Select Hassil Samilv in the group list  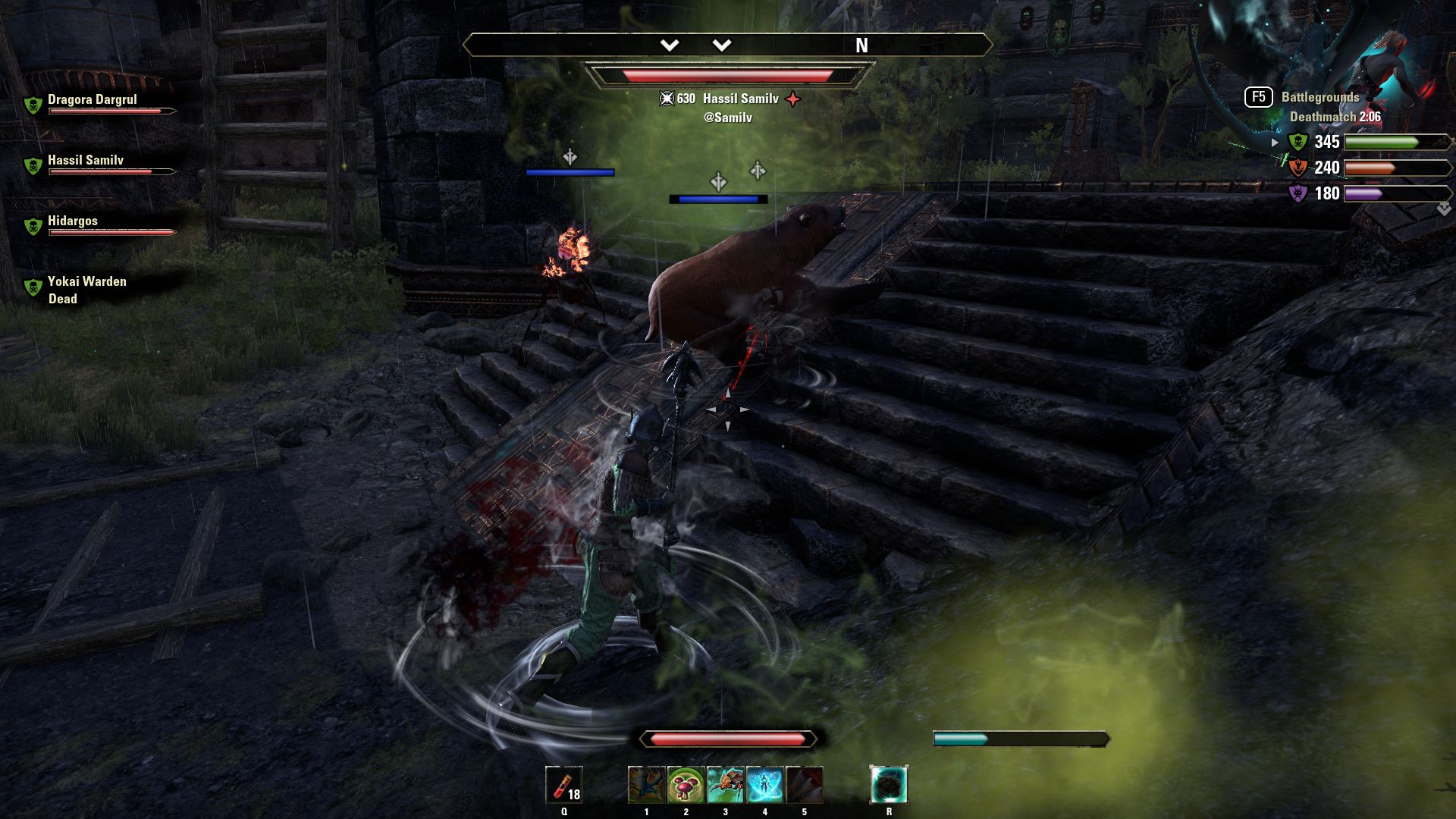pyautogui.click(x=86, y=161)
